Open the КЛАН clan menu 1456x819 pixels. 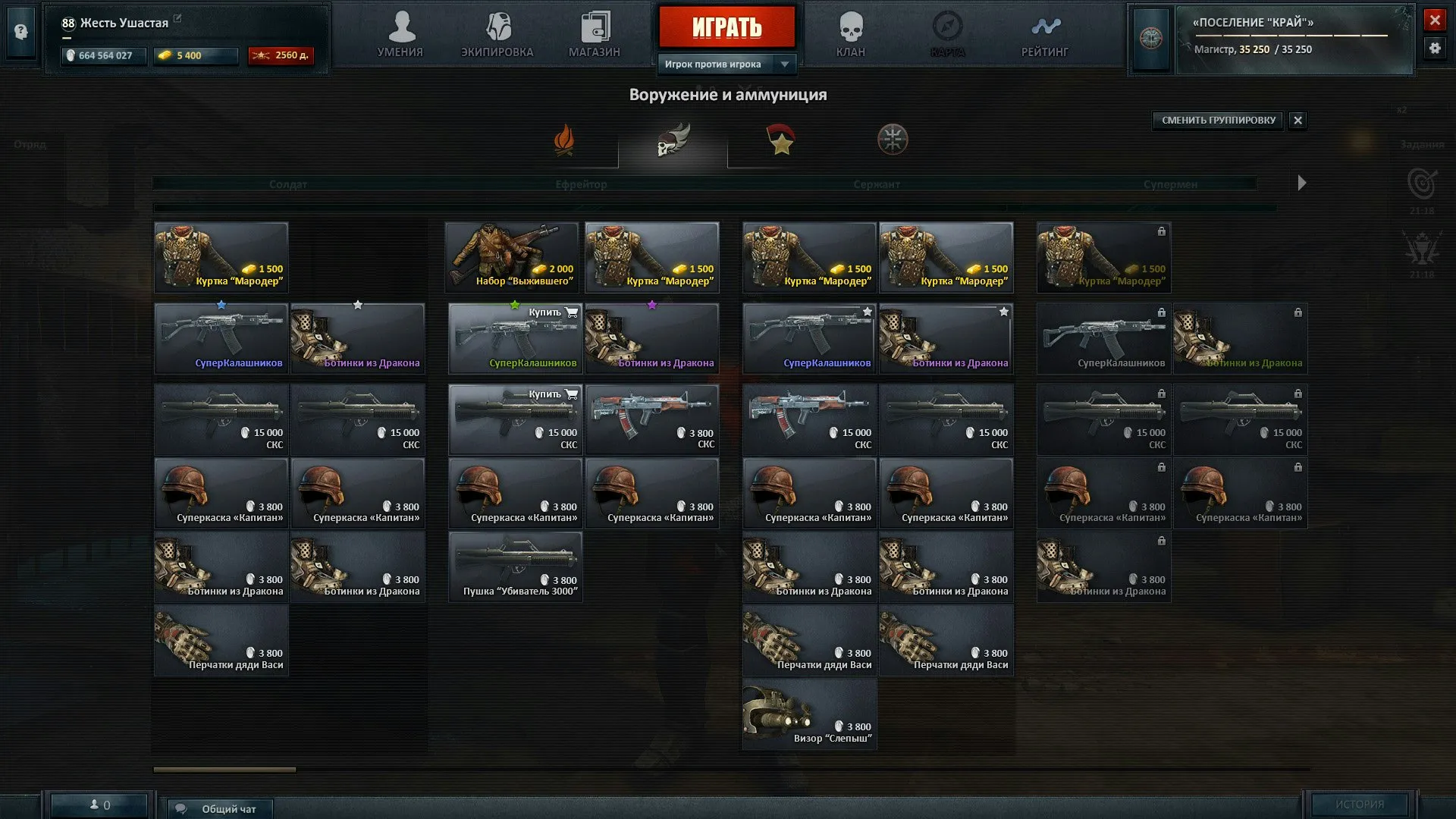click(x=851, y=36)
